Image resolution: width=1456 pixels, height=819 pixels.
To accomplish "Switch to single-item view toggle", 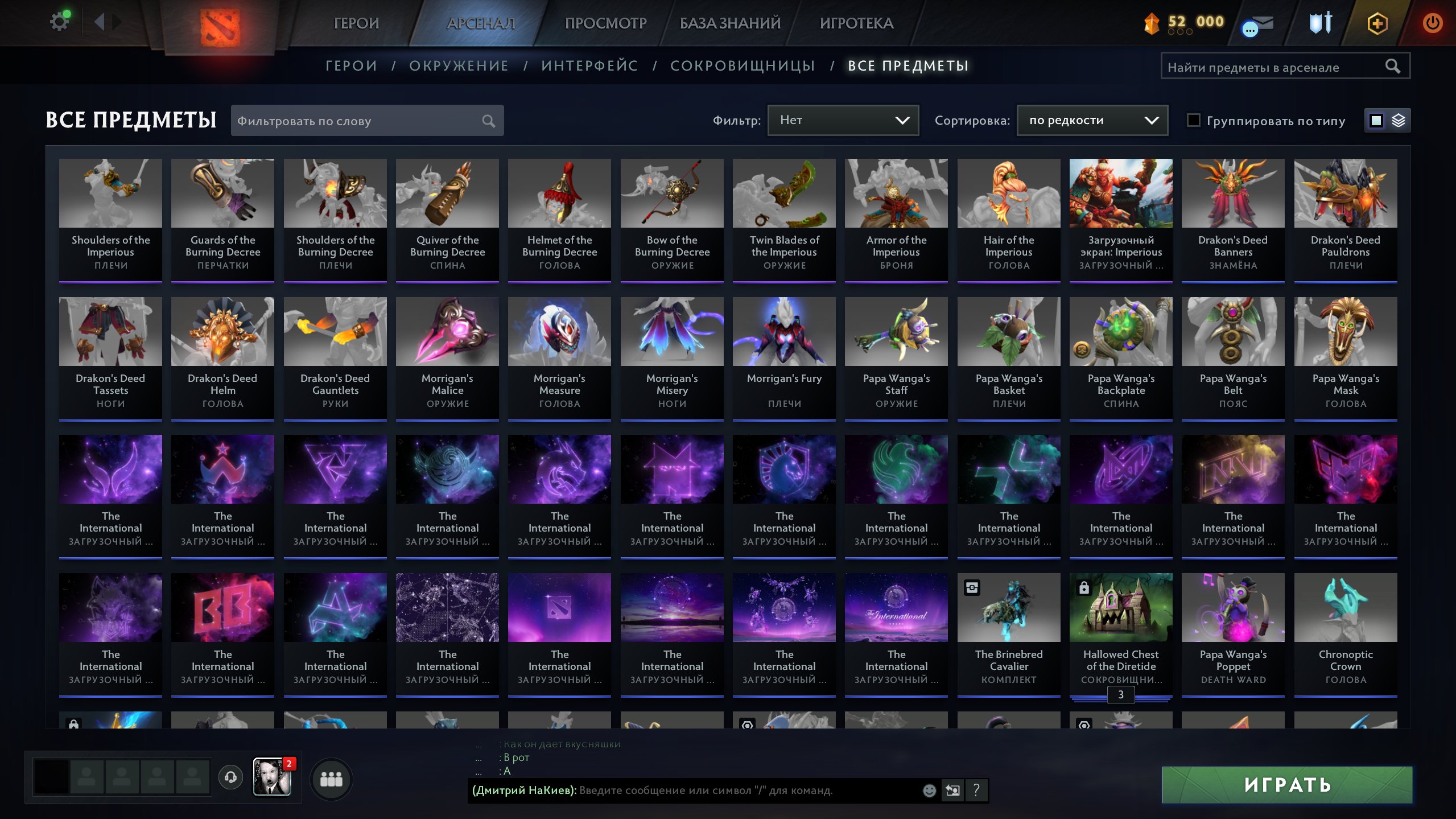I will click(x=1375, y=120).
